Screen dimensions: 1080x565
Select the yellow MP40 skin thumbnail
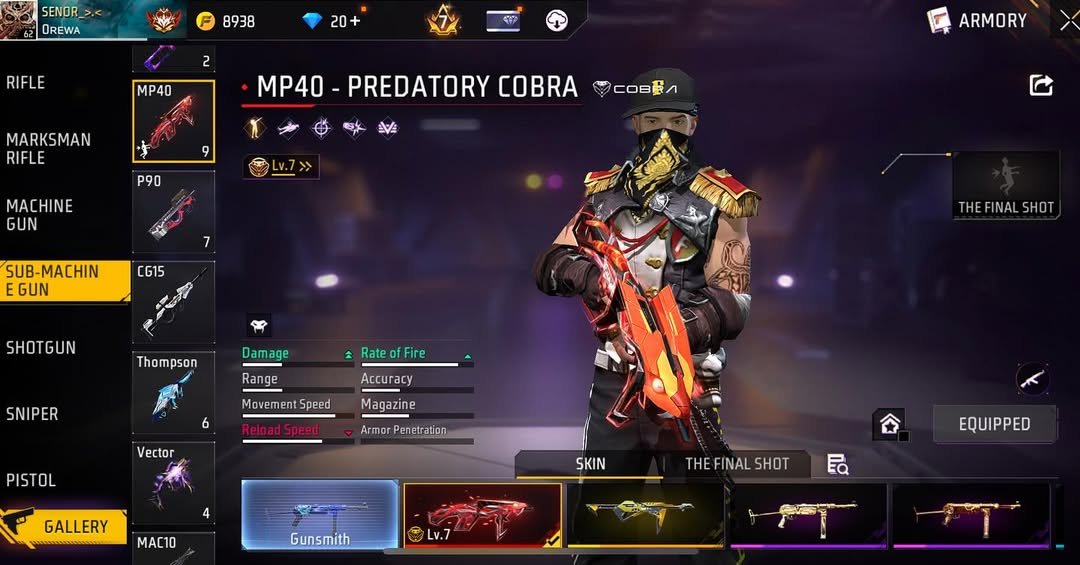point(645,515)
